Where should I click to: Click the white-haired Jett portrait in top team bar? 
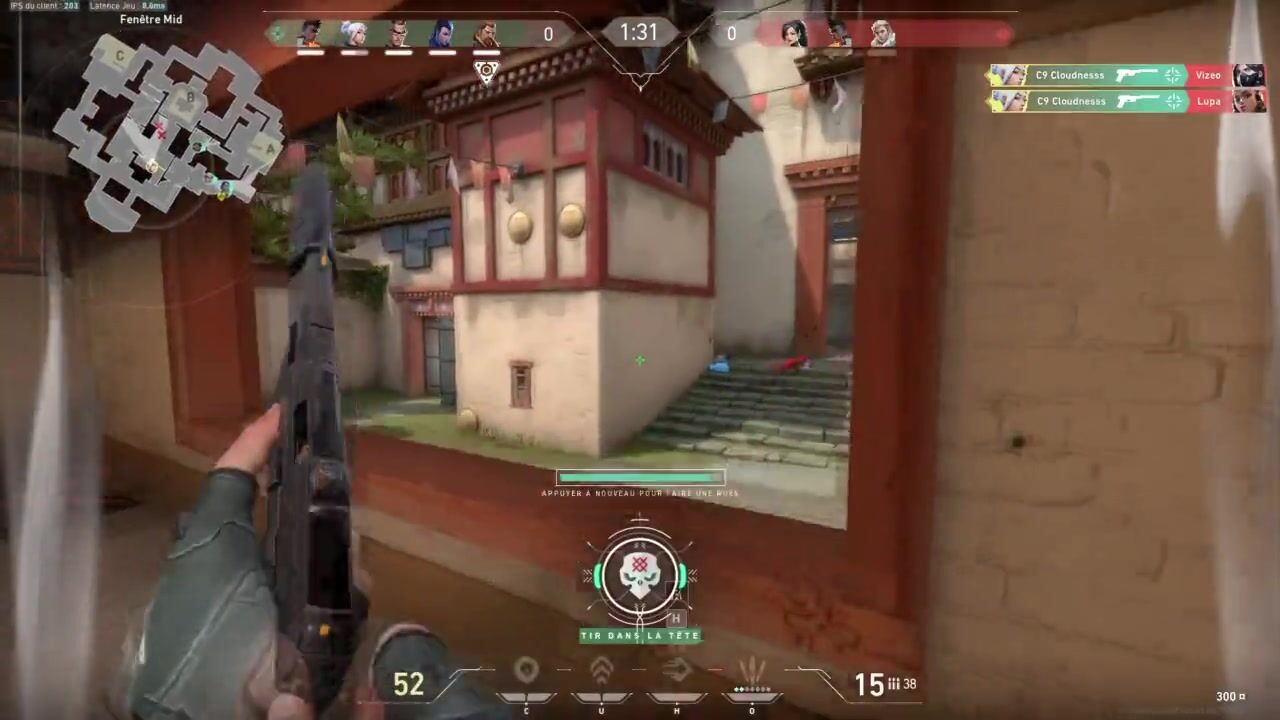[x=354, y=34]
